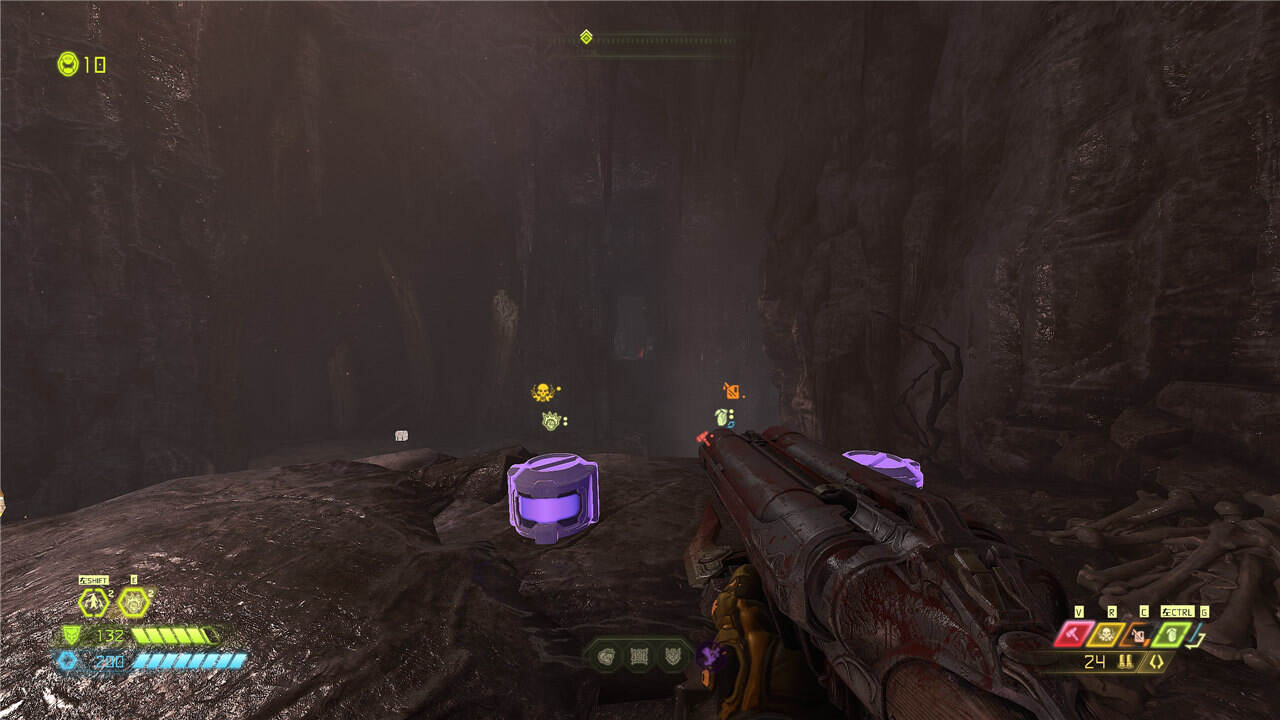
Task: Select the first rune slot icon
Action: pos(607,657)
